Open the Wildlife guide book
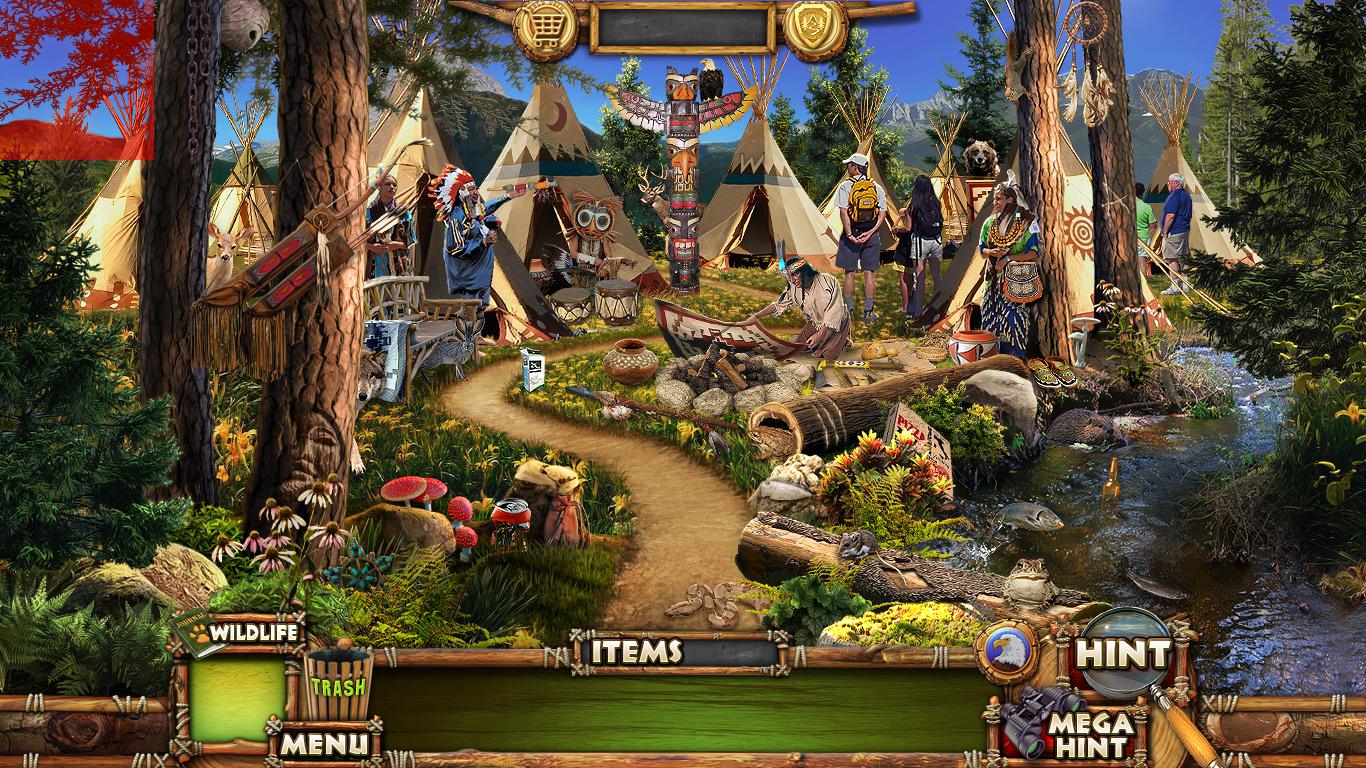Screen dimensions: 1366x768 (239, 632)
